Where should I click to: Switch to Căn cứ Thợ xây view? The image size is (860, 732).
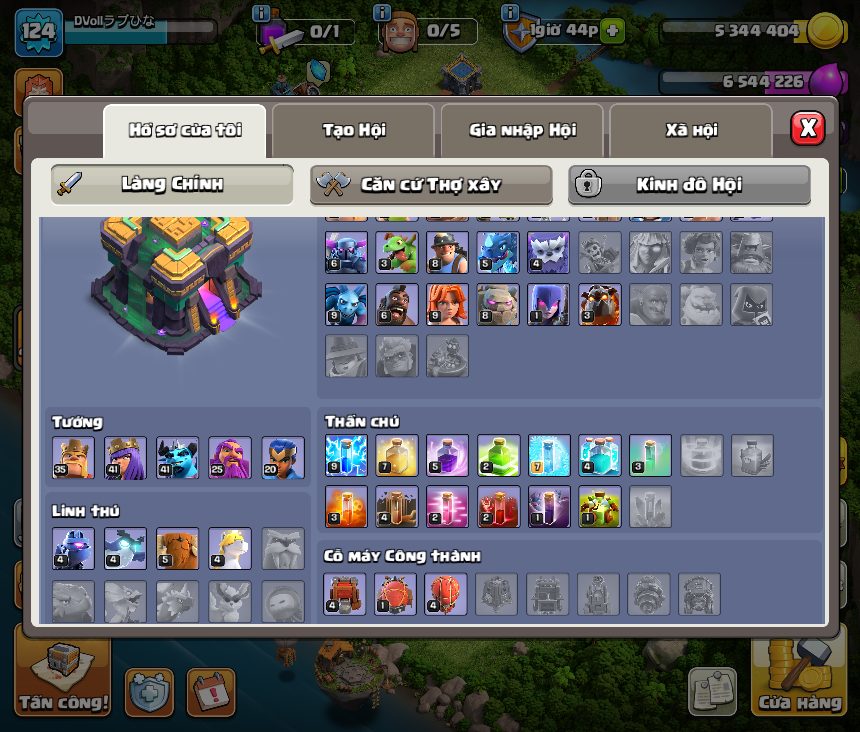click(431, 184)
